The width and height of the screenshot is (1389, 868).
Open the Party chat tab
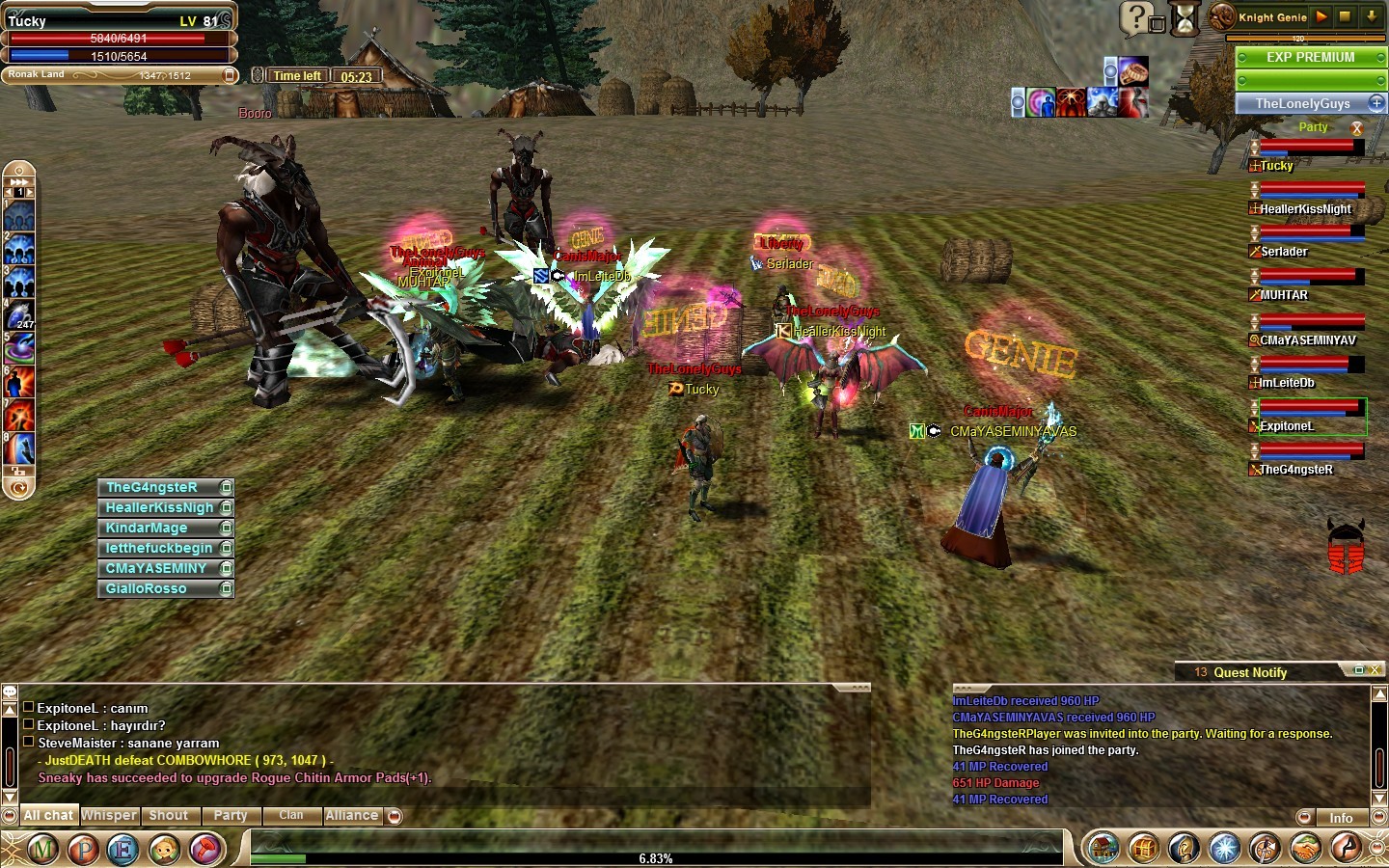pos(231,816)
